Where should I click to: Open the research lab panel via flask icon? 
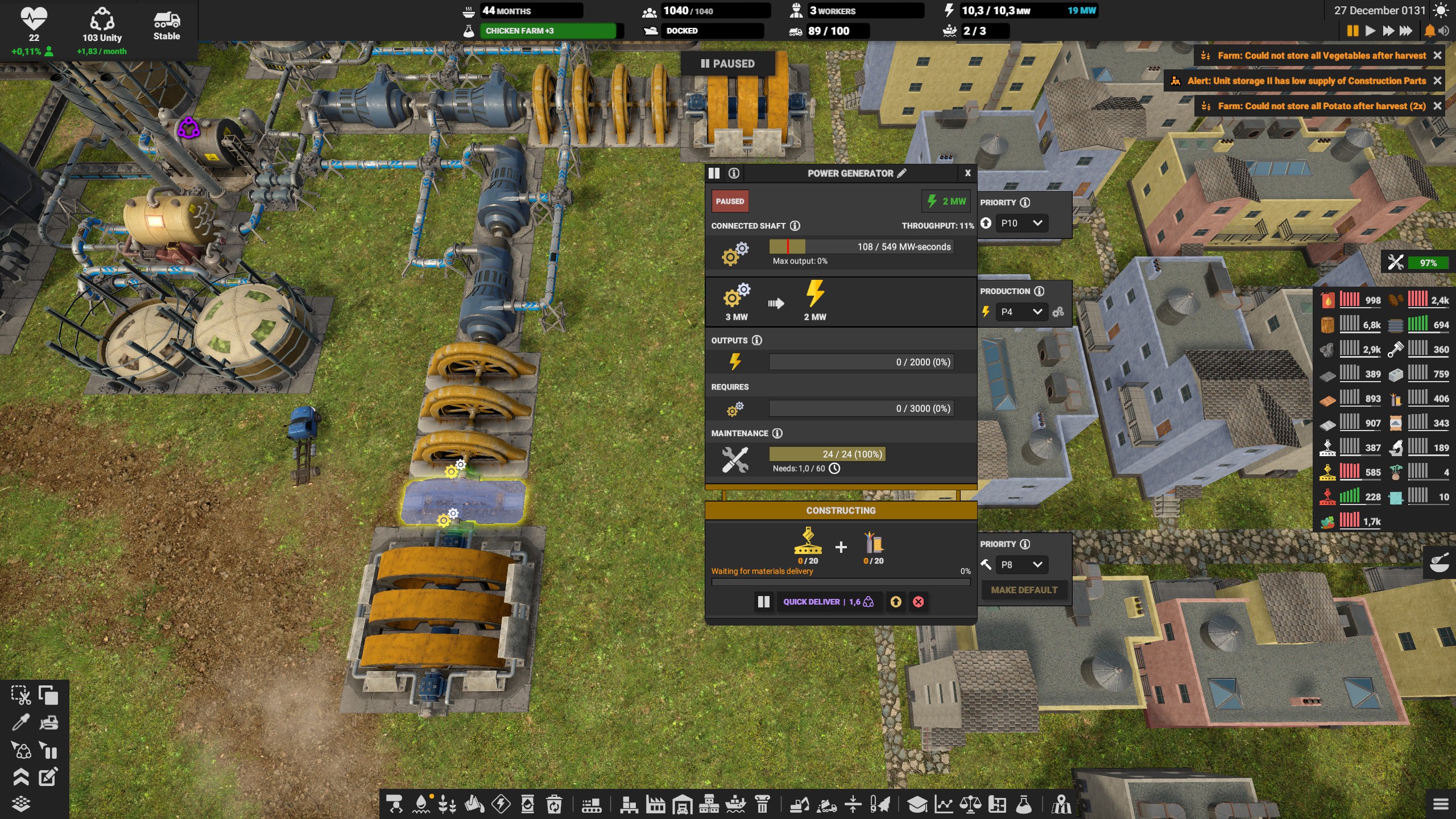tap(1023, 804)
